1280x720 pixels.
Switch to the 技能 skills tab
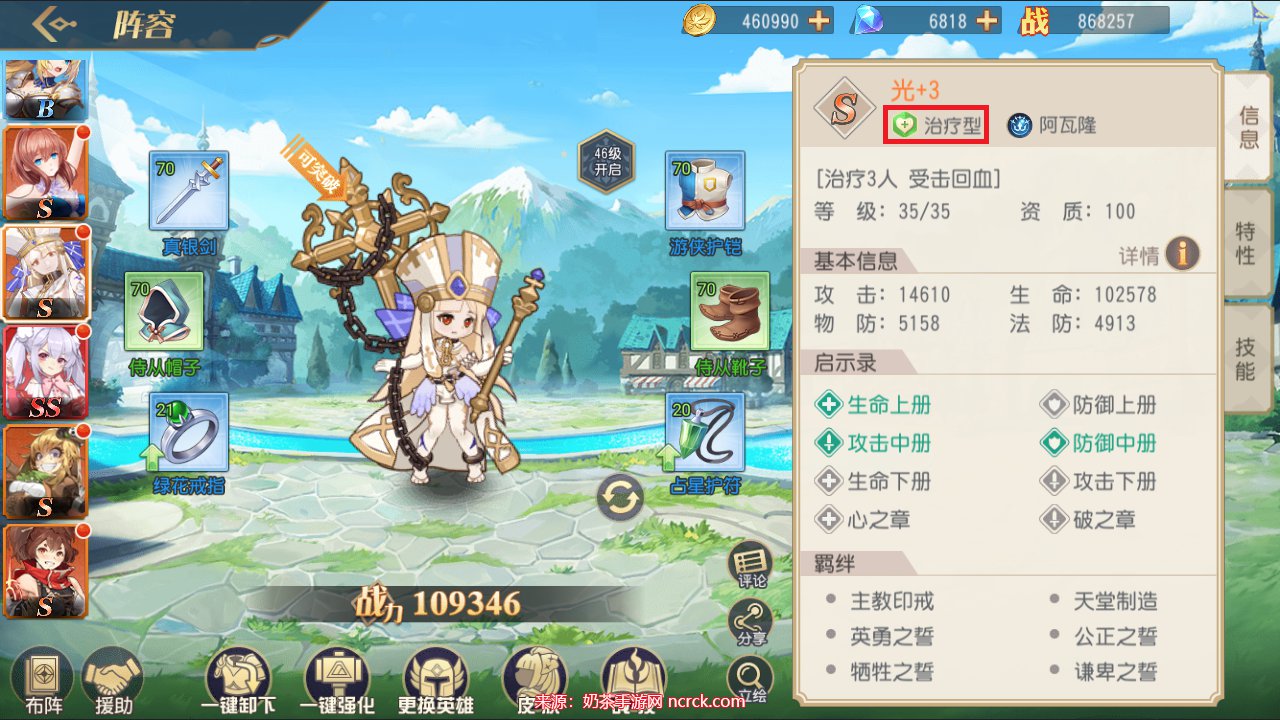tap(1246, 358)
